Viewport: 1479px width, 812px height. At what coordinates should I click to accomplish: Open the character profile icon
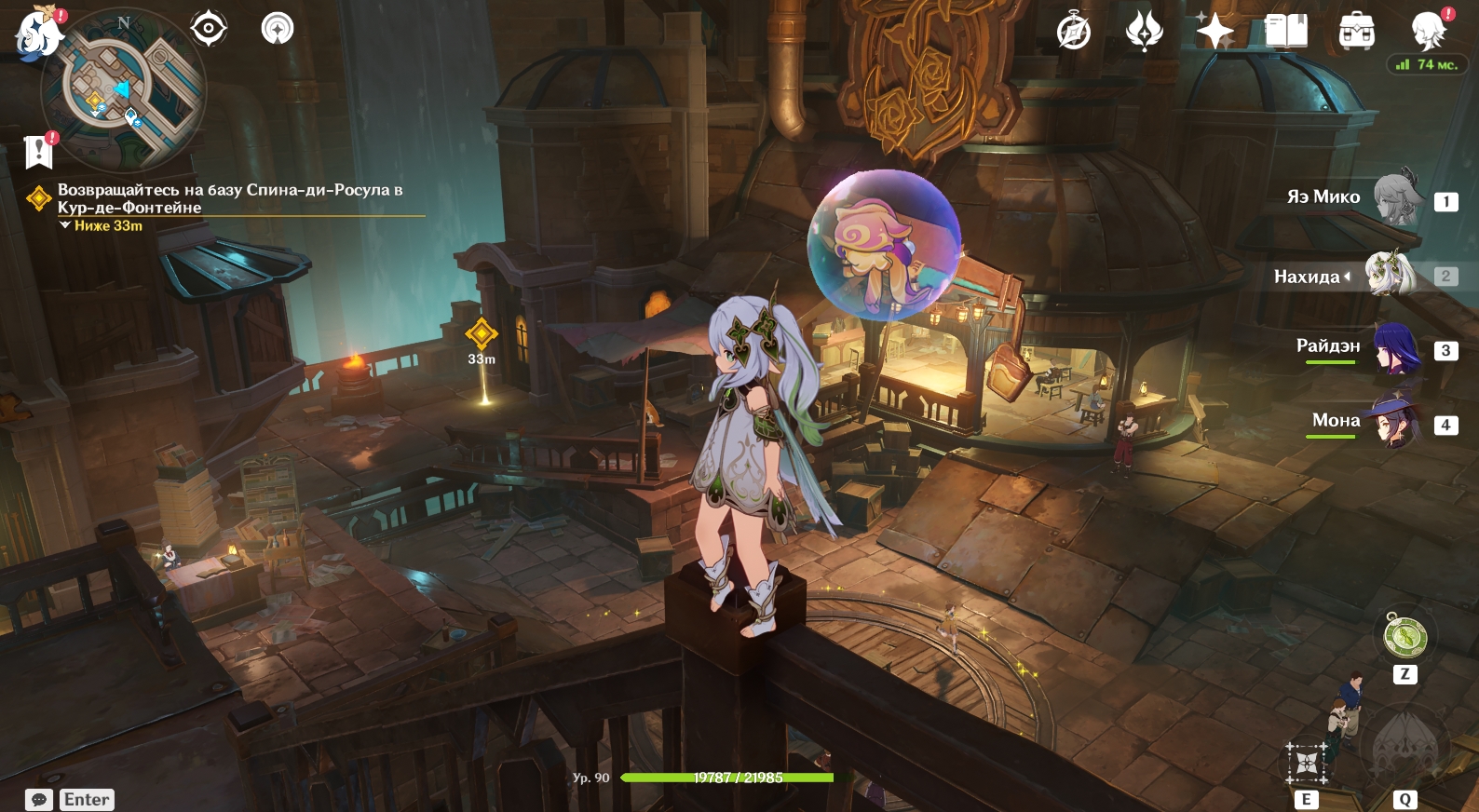click(x=1428, y=32)
